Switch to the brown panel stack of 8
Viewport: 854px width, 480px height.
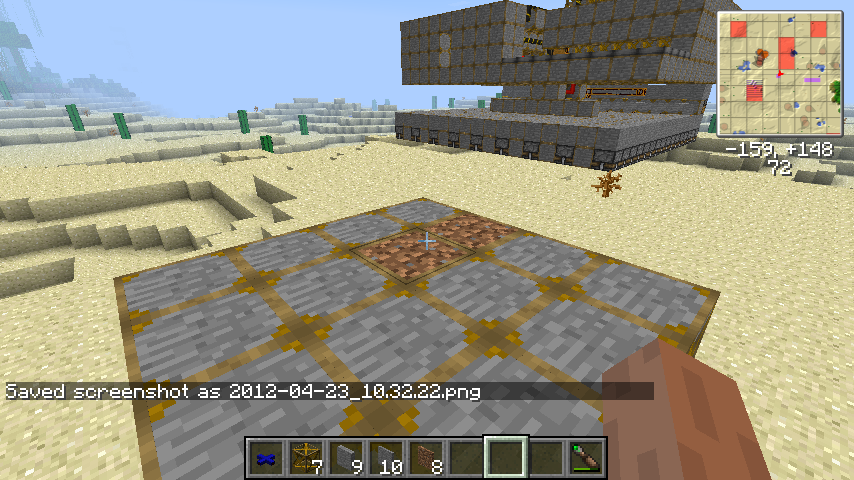[x=425, y=458]
